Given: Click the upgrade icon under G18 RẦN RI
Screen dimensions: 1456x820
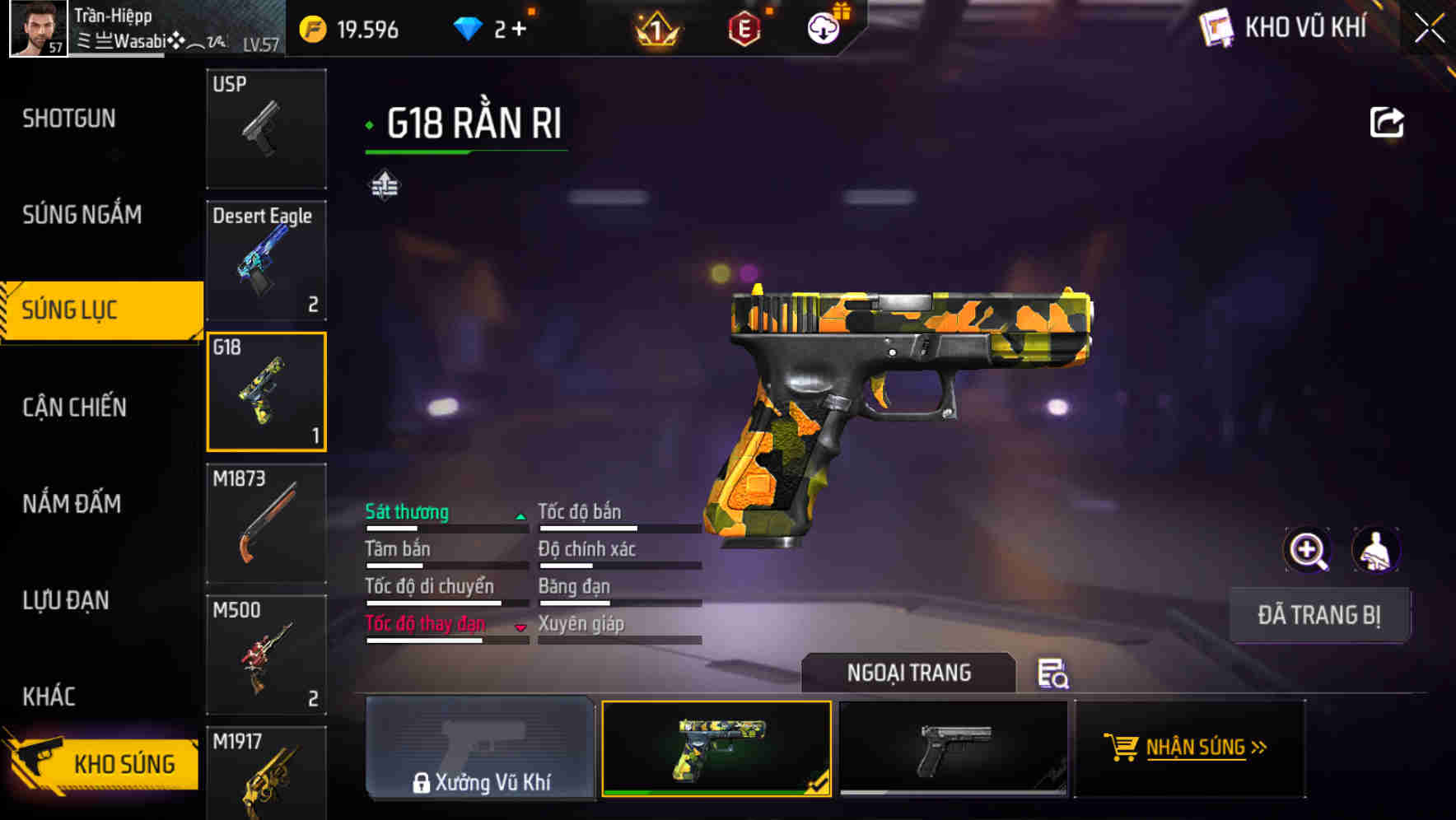Looking at the screenshot, I should [384, 185].
